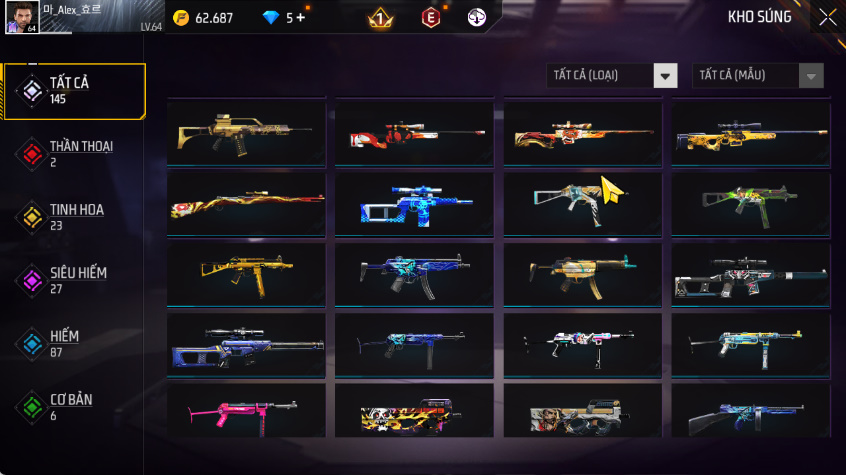Select the green graffiti UMP skin
Screen dimensions: 846x475
pyautogui.click(x=750, y=203)
